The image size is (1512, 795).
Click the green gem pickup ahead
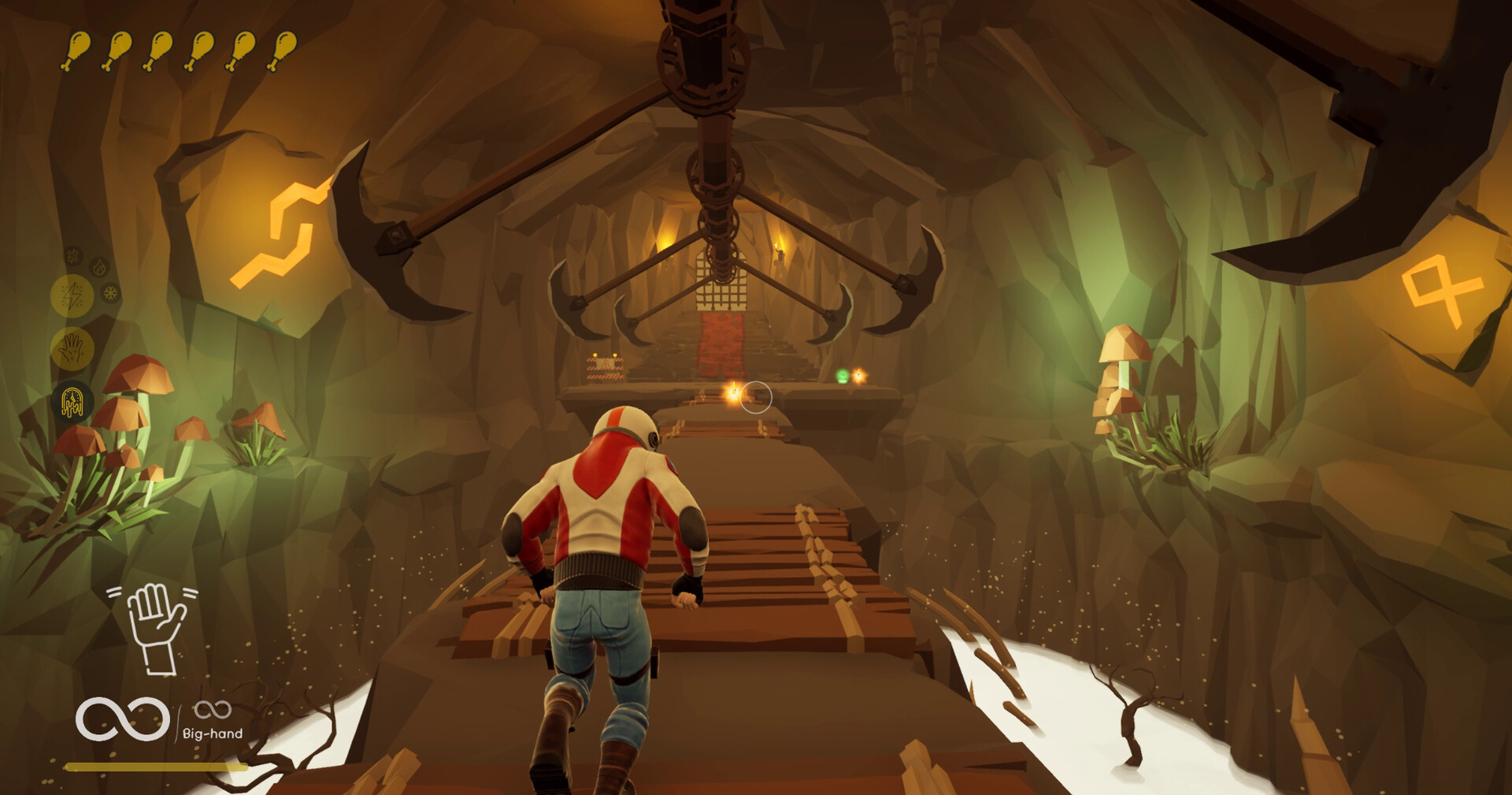tap(844, 376)
